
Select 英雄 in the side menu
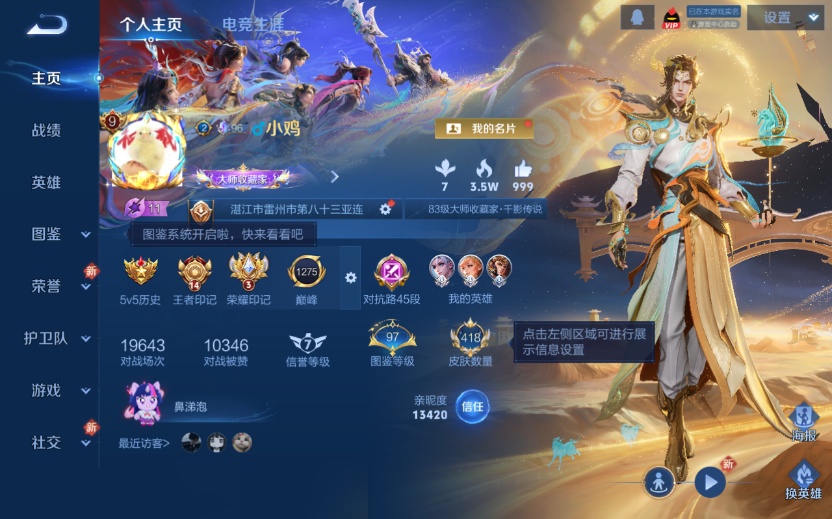tap(46, 182)
